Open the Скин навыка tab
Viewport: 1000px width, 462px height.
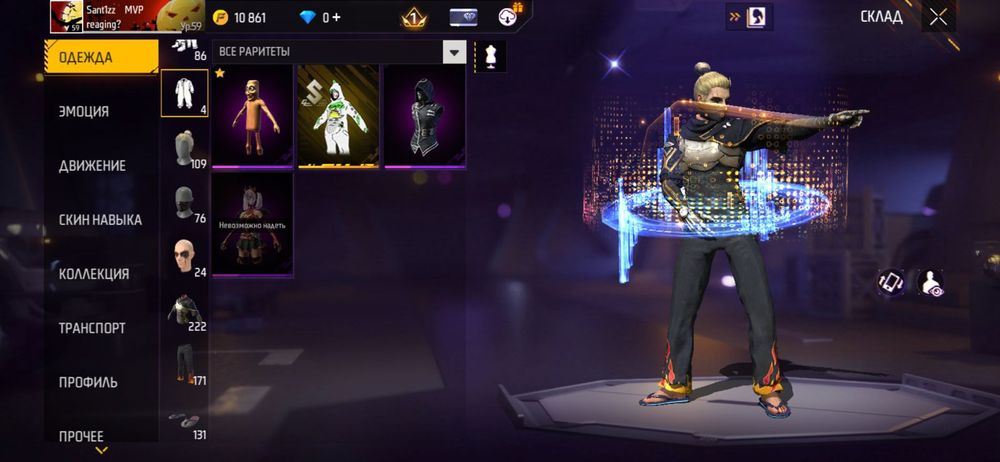pyautogui.click(x=100, y=219)
